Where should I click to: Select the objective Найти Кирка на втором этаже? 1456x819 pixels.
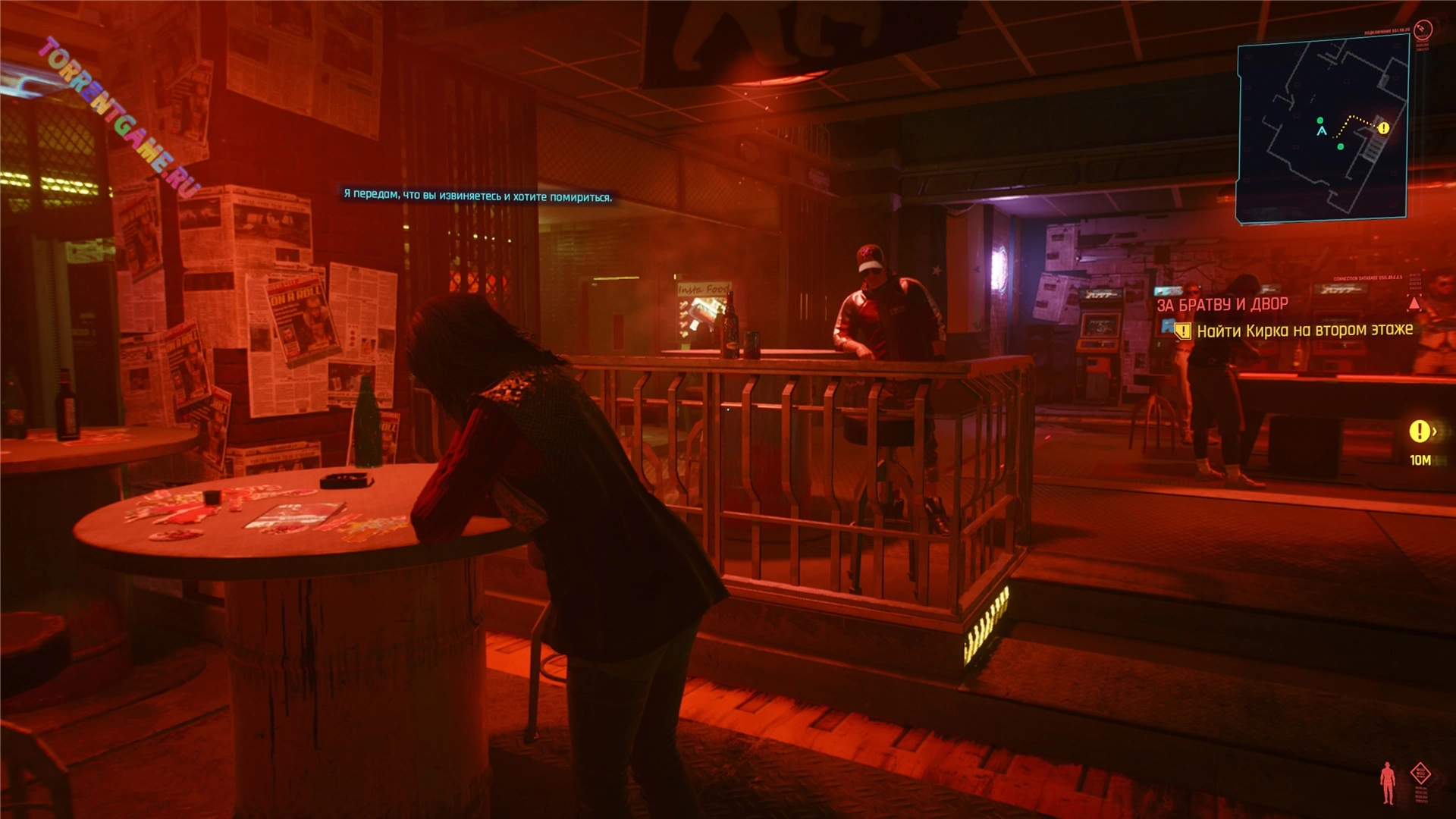point(1304,331)
